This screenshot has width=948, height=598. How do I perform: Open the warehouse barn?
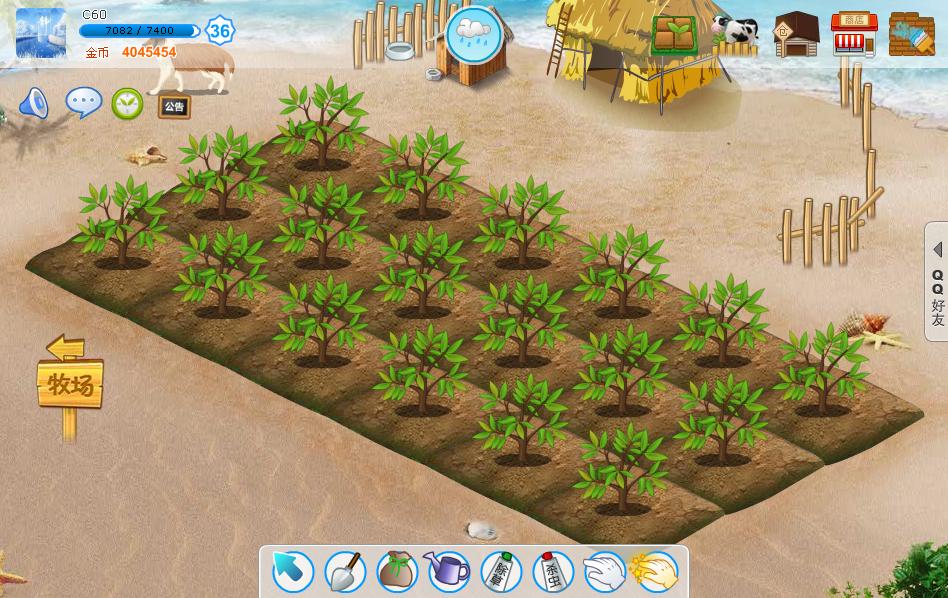coord(797,35)
